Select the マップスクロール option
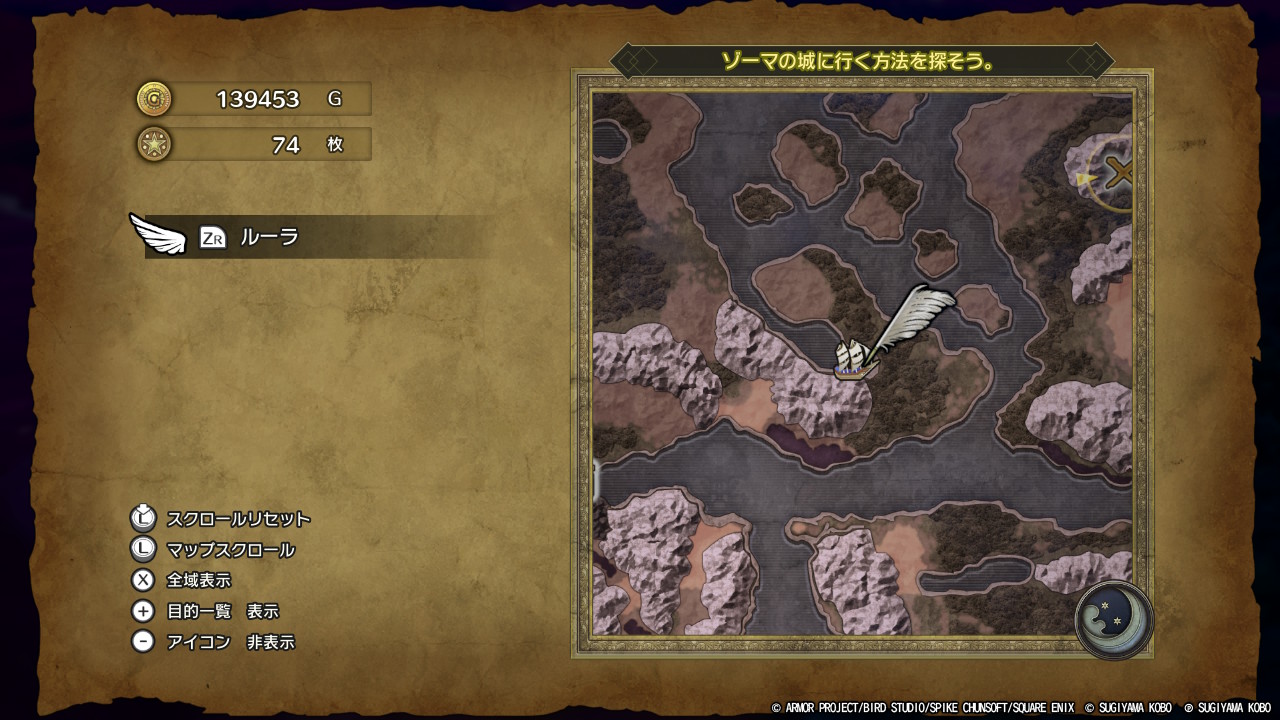This screenshot has height=720, width=1280. (230, 550)
